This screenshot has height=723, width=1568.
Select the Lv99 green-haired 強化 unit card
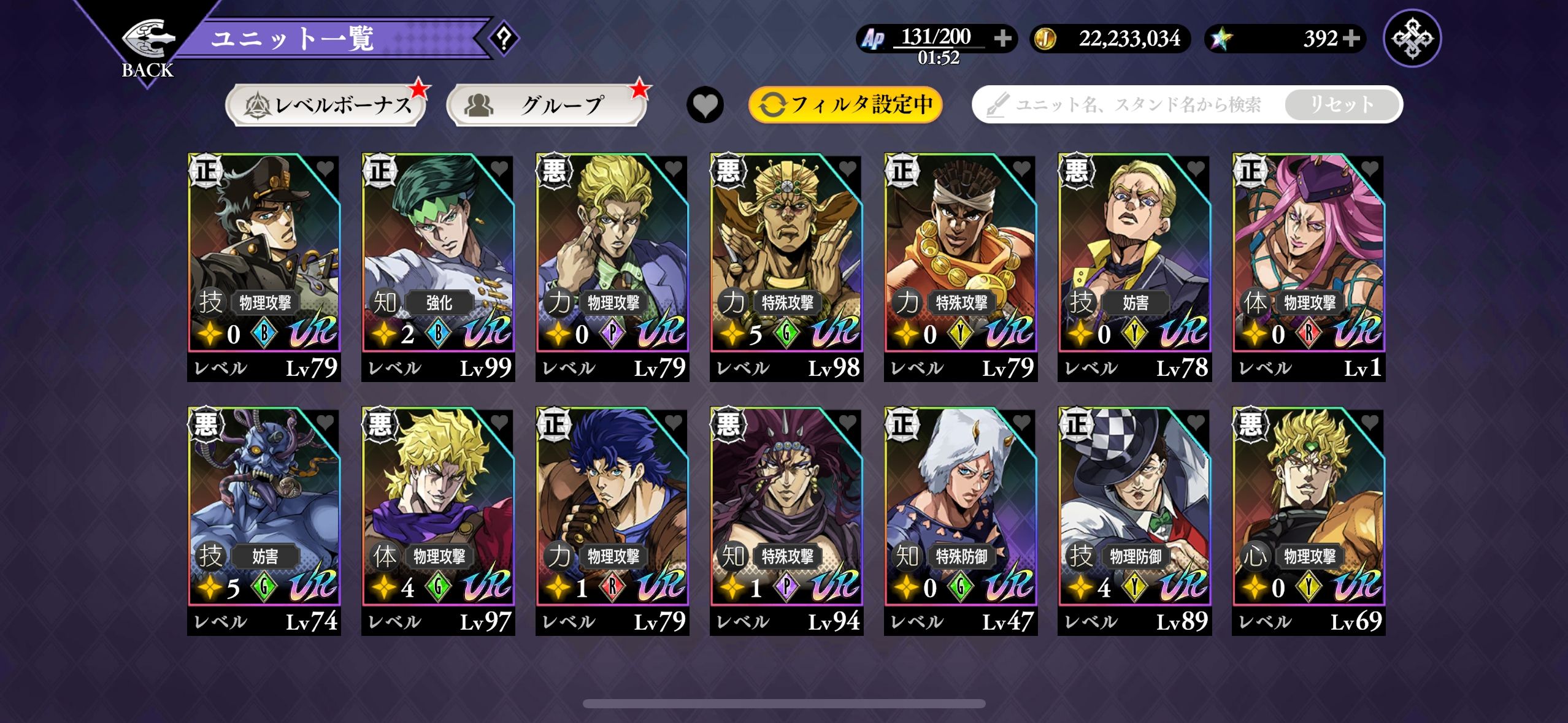pos(438,267)
